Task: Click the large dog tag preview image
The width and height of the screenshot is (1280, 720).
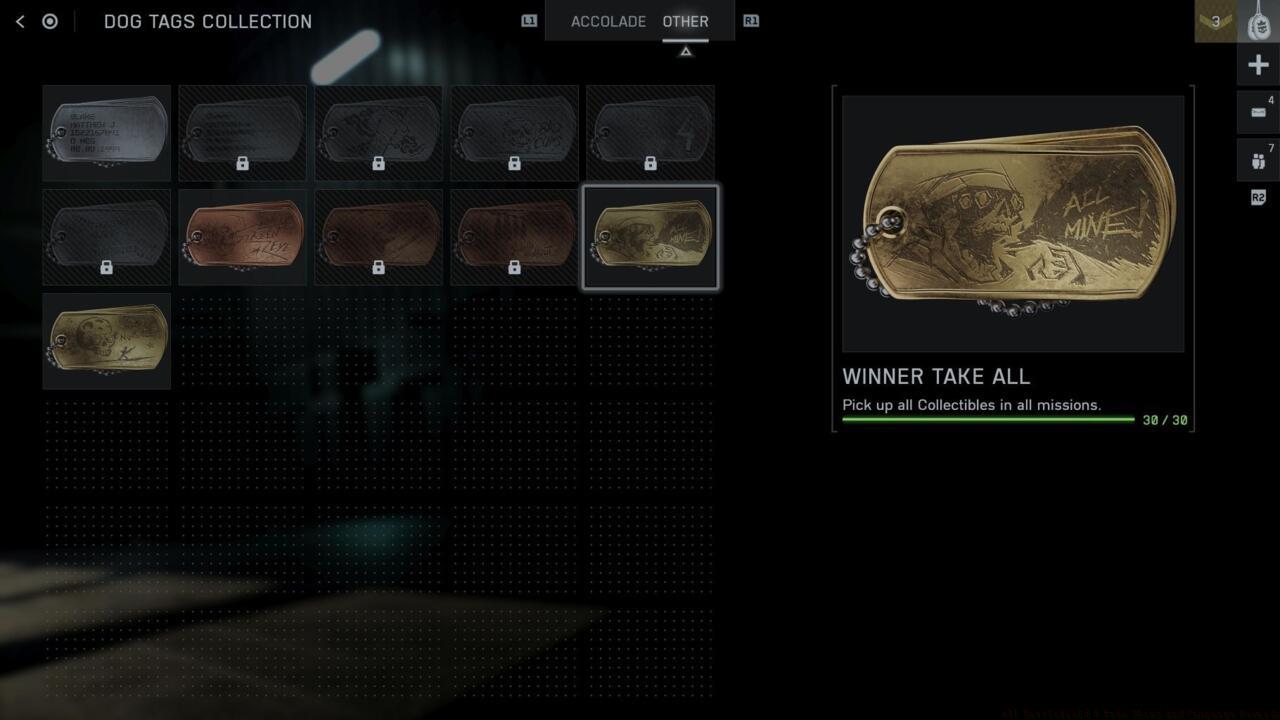Action: click(x=1013, y=222)
